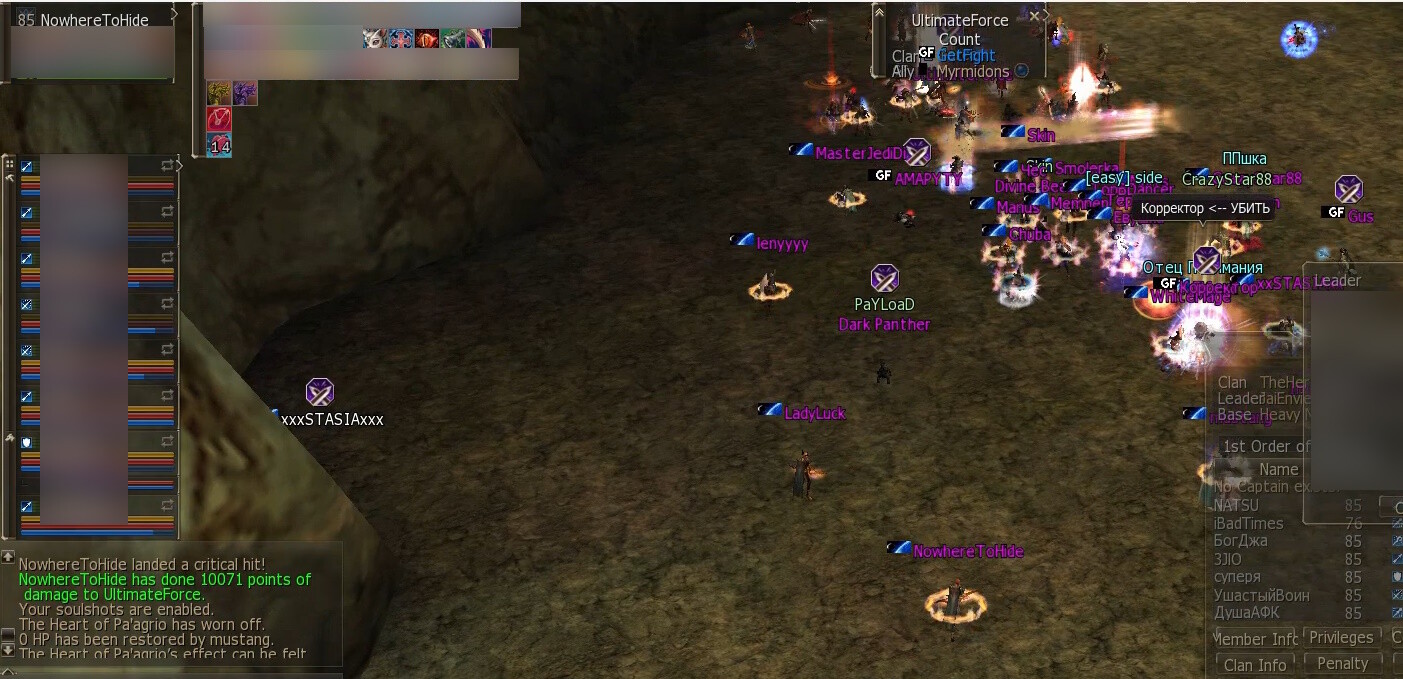Sort the clan list by Name column

1278,469
